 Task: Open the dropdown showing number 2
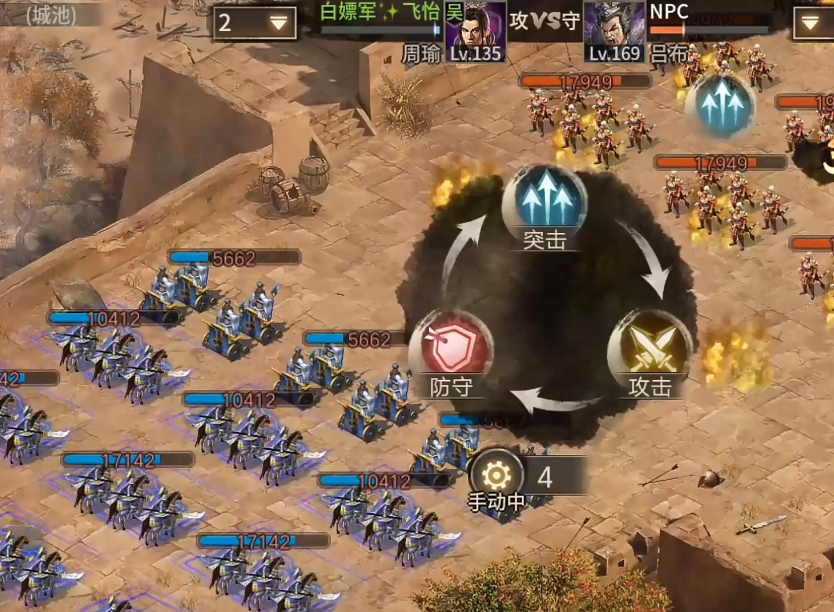tap(254, 23)
